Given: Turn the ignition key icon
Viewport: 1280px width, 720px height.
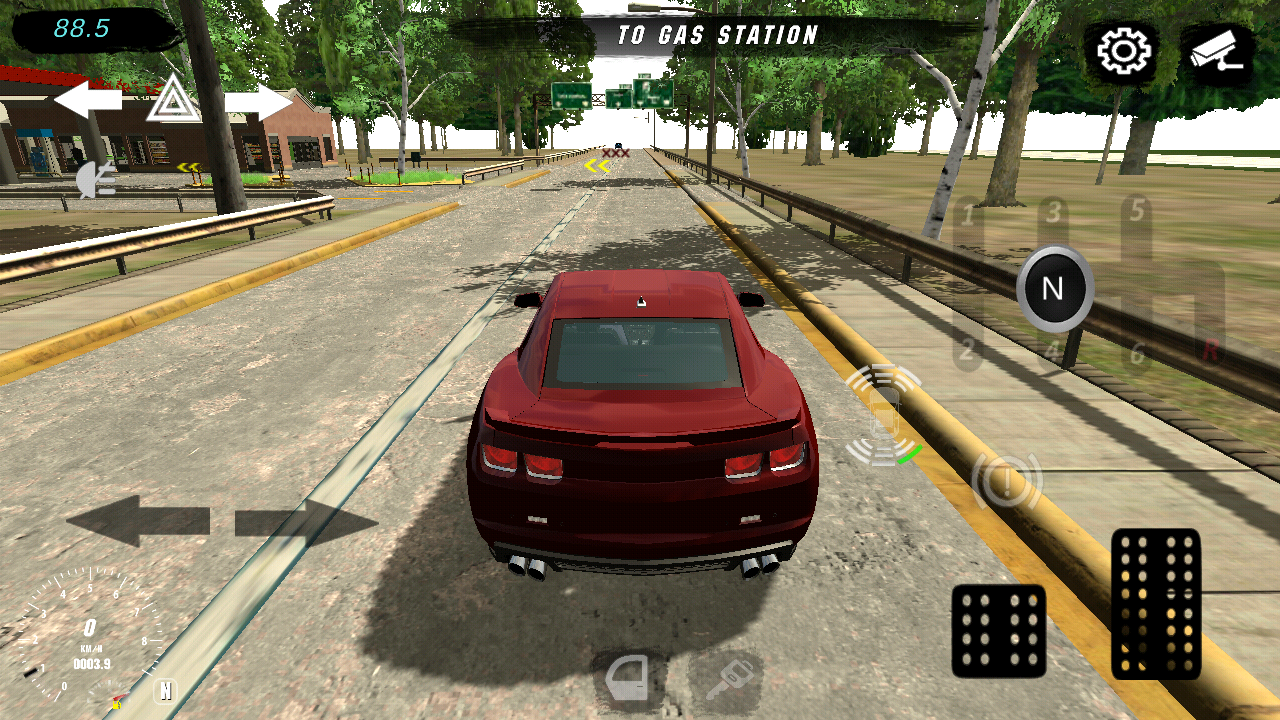Looking at the screenshot, I should click(726, 680).
